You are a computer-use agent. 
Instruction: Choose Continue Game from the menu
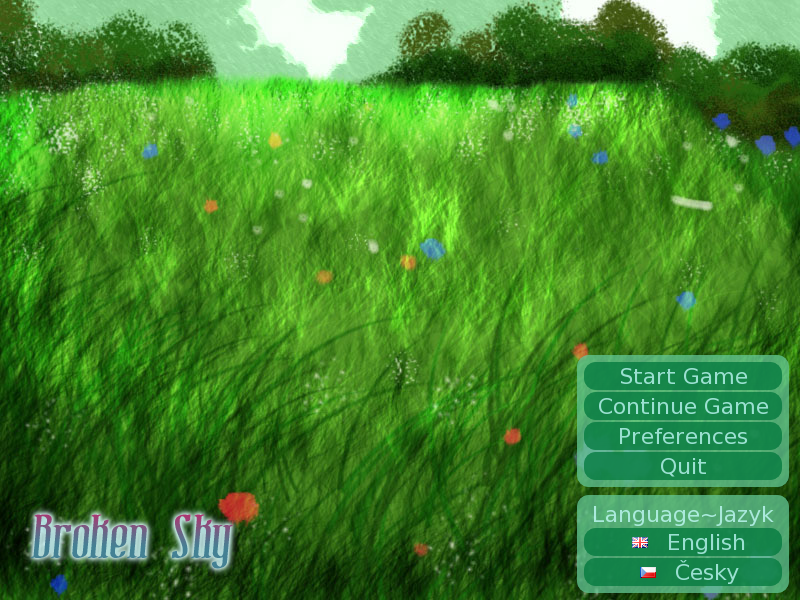(x=683, y=406)
